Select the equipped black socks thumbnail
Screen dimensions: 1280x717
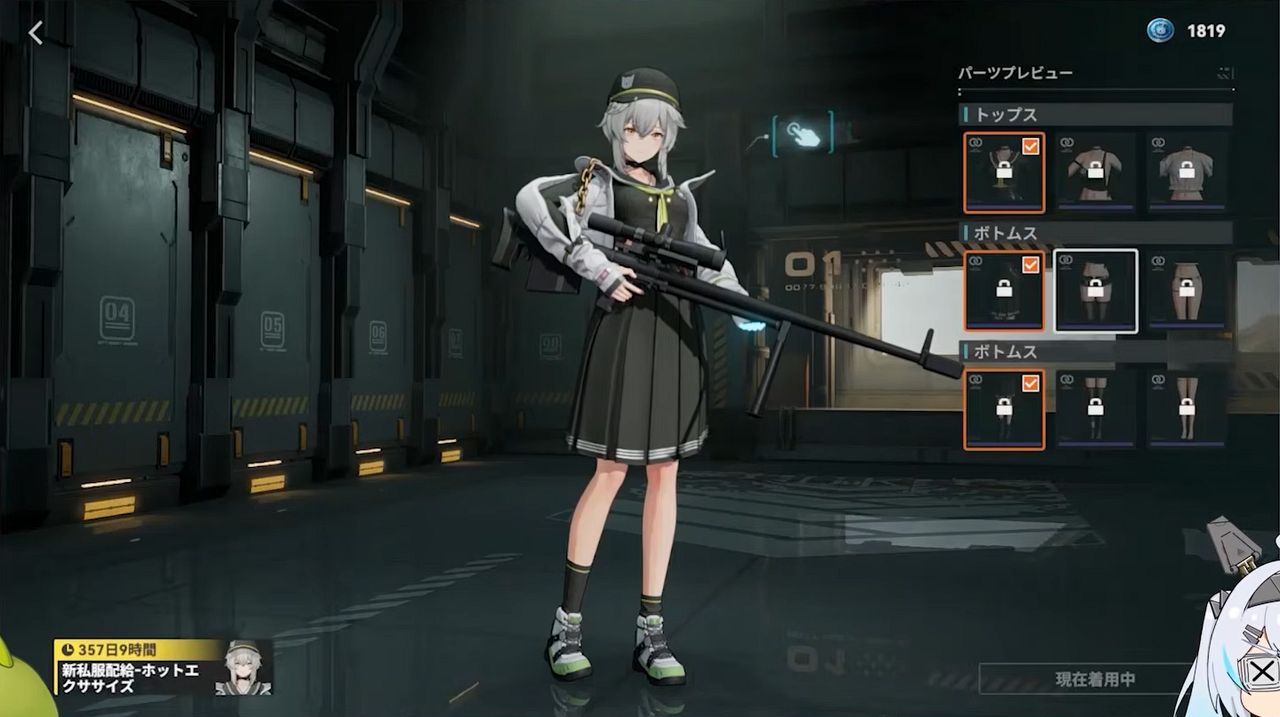click(x=1004, y=409)
